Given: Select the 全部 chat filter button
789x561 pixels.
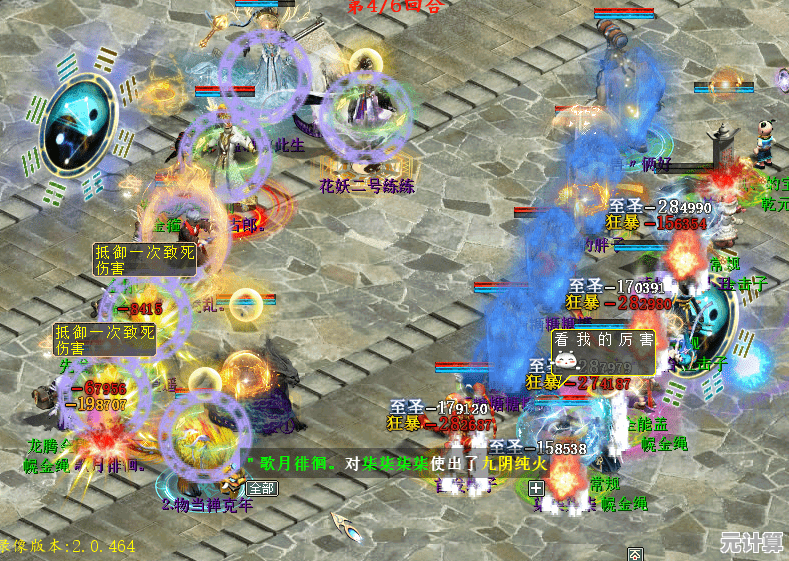Looking at the screenshot, I should 262,488.
